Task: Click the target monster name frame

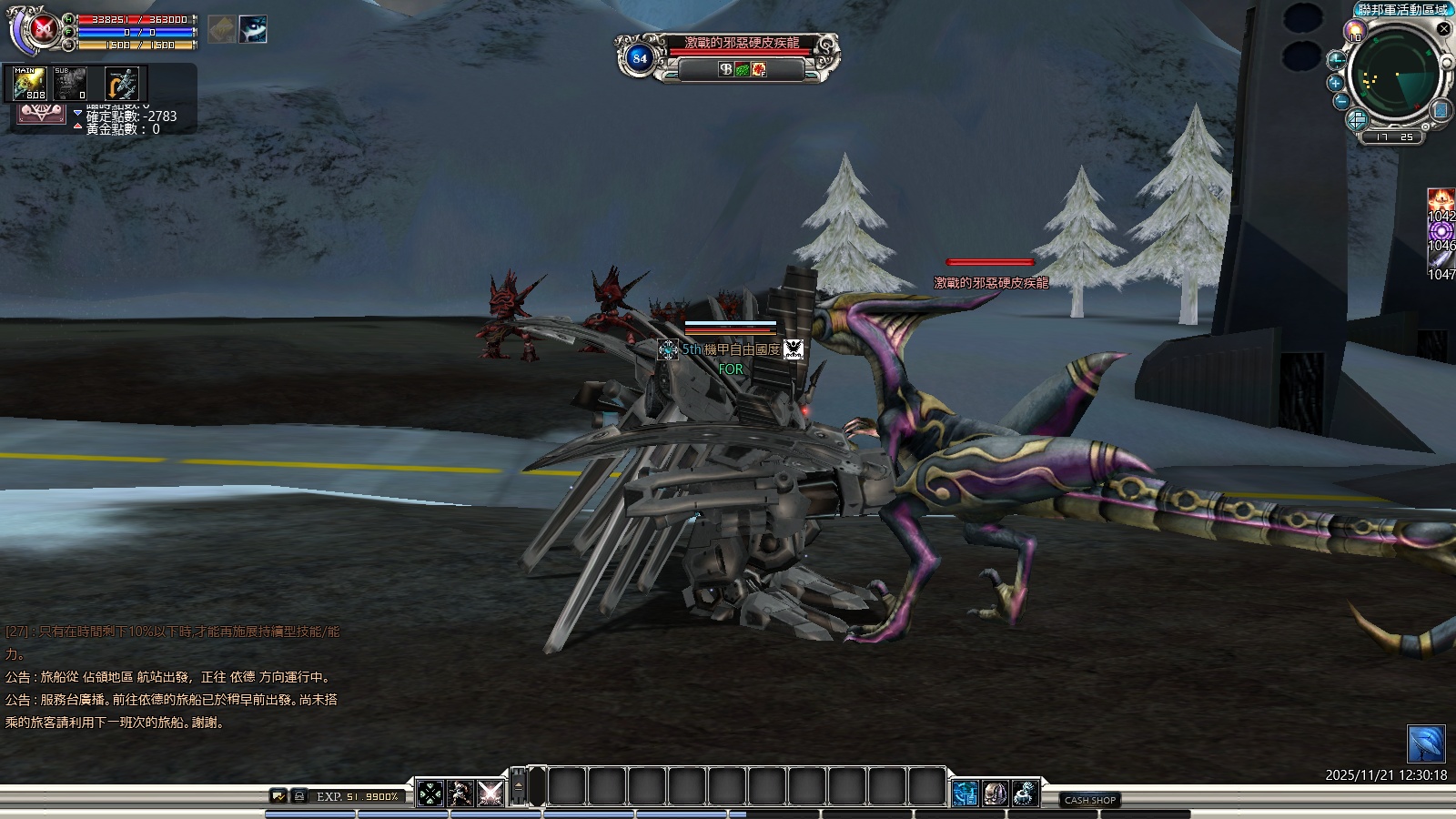Action: click(742, 44)
